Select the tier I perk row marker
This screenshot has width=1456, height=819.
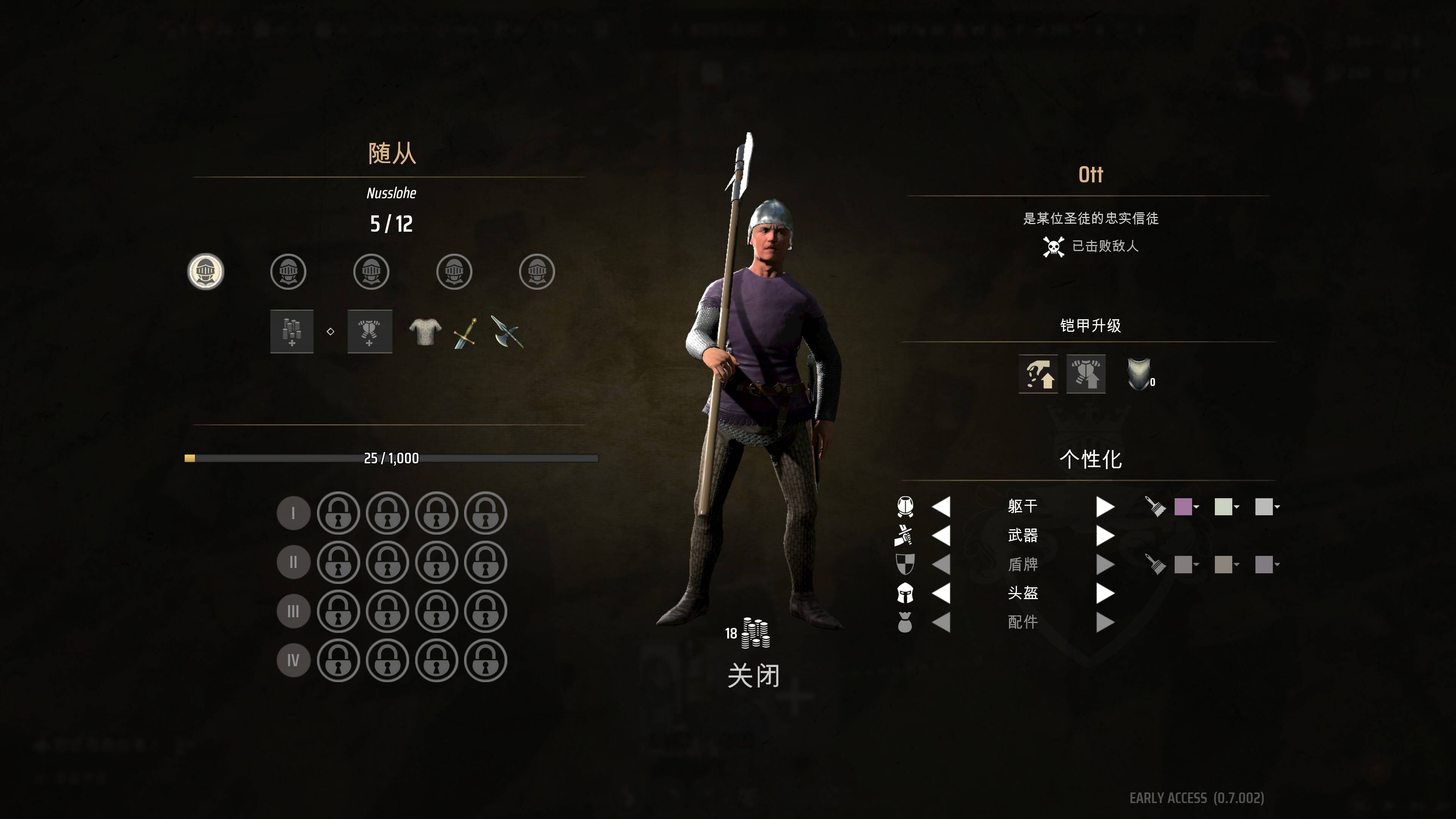(293, 513)
